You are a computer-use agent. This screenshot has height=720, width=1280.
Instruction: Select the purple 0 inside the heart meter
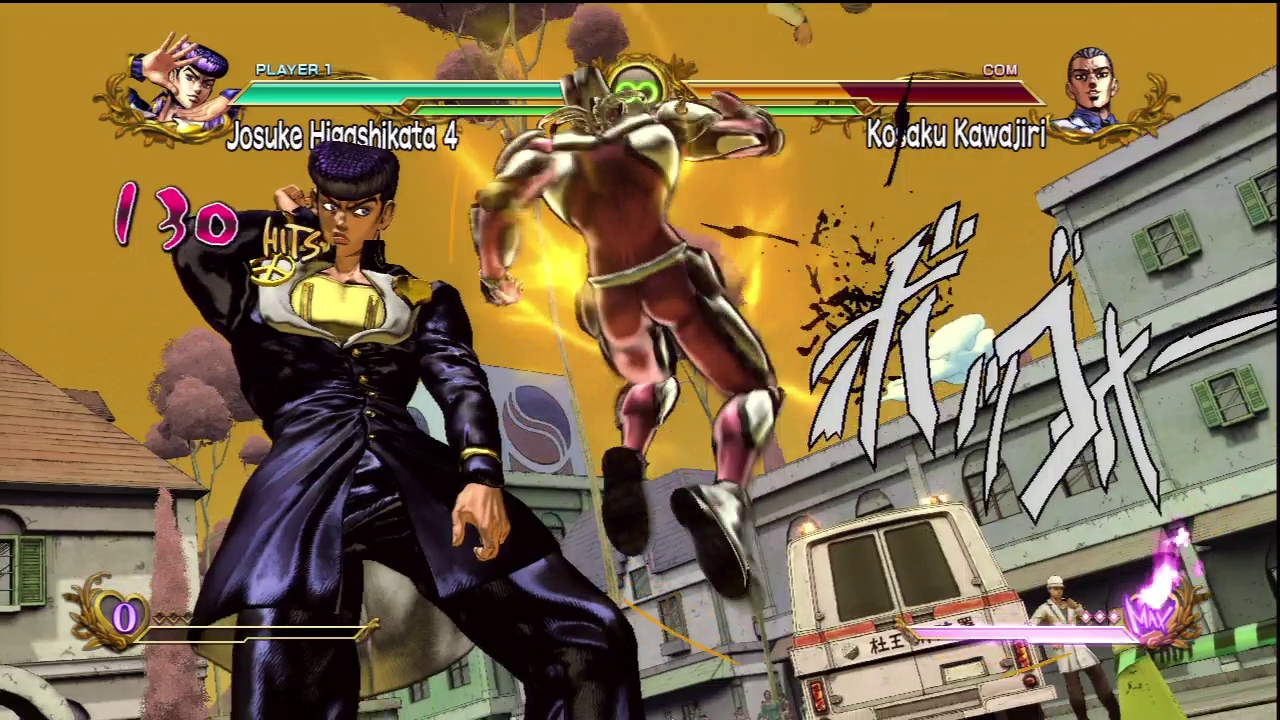click(125, 617)
